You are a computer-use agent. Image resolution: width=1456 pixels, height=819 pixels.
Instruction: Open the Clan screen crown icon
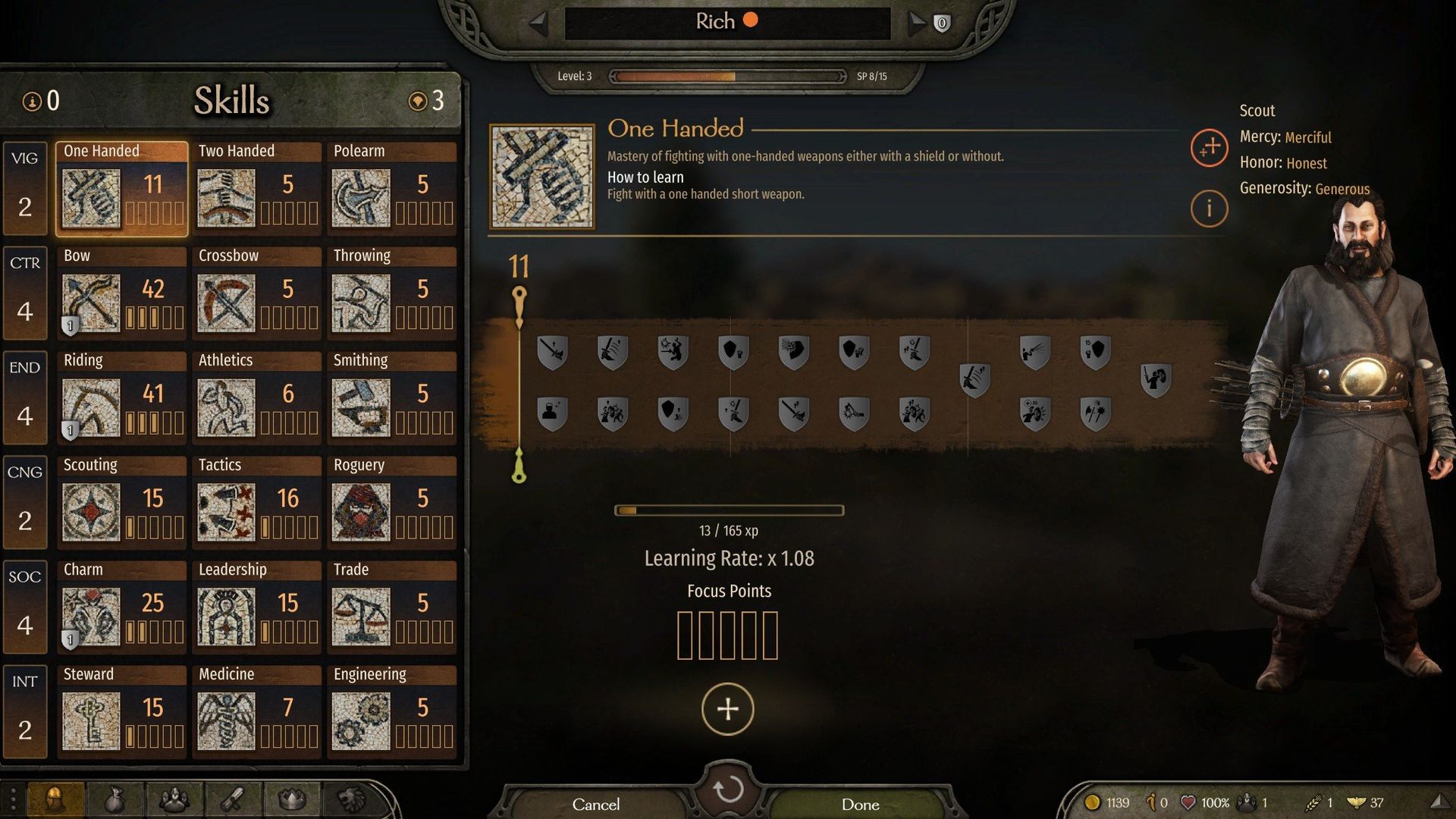tap(290, 800)
